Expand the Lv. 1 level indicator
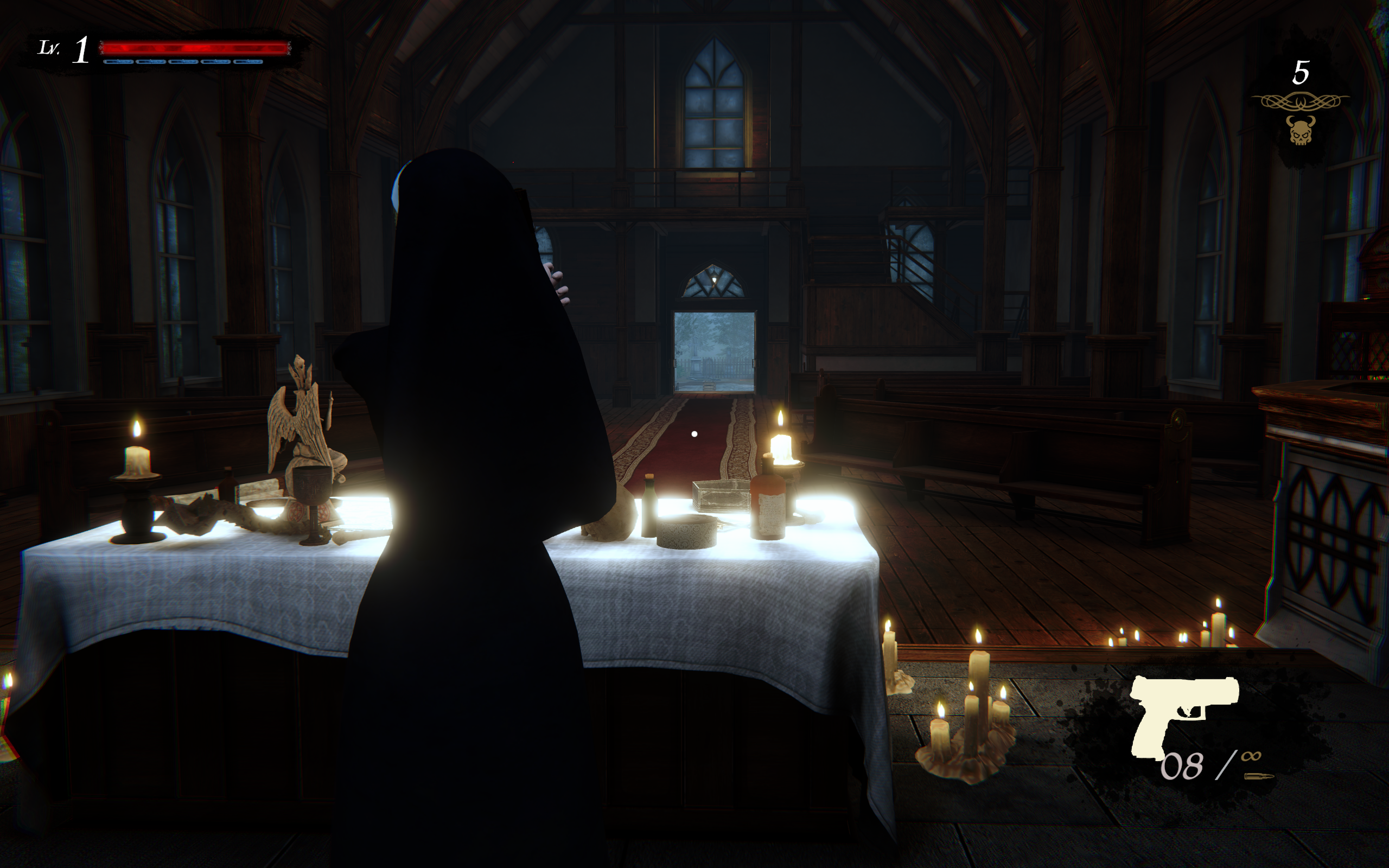This screenshot has height=868, width=1389. [x=63, y=49]
